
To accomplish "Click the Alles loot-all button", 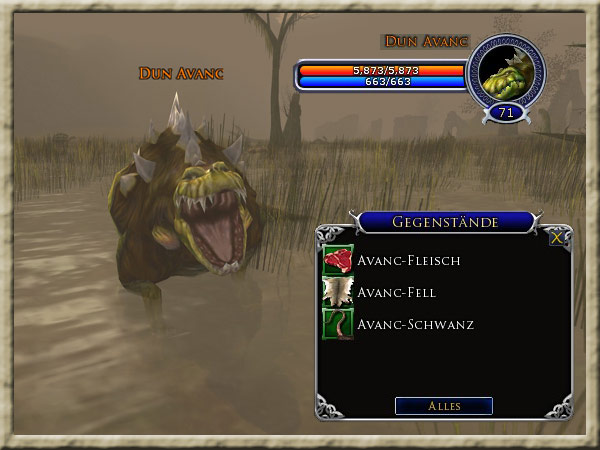I will pos(444,406).
